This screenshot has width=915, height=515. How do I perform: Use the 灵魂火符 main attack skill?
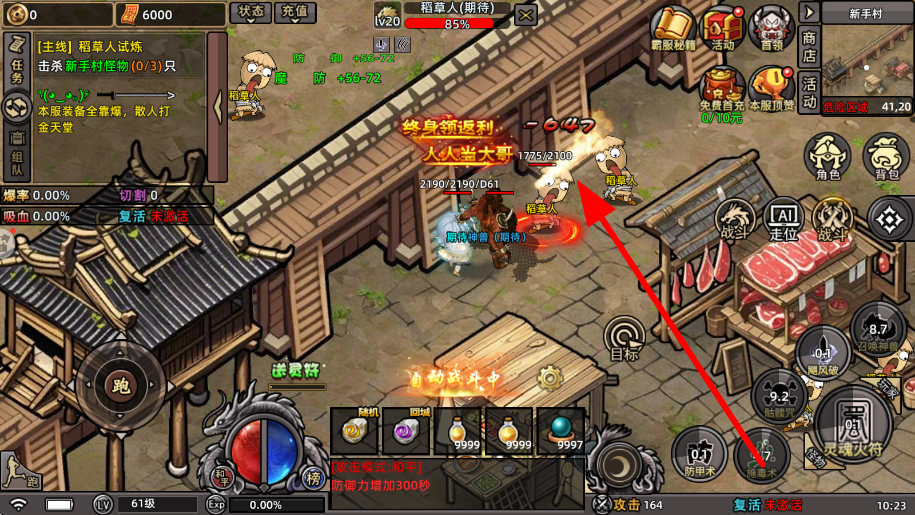pos(853,420)
